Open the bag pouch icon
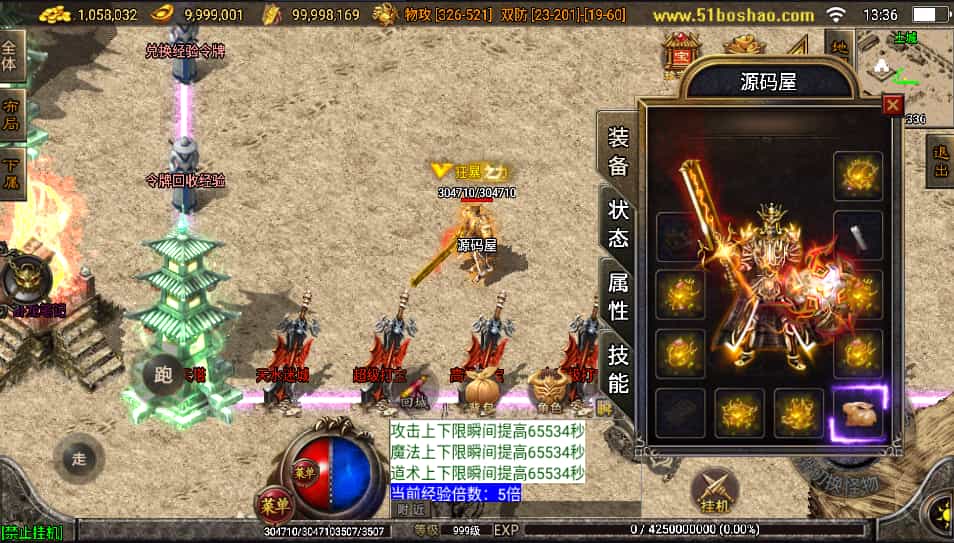This screenshot has width=954, height=543. pyautogui.click(x=481, y=388)
